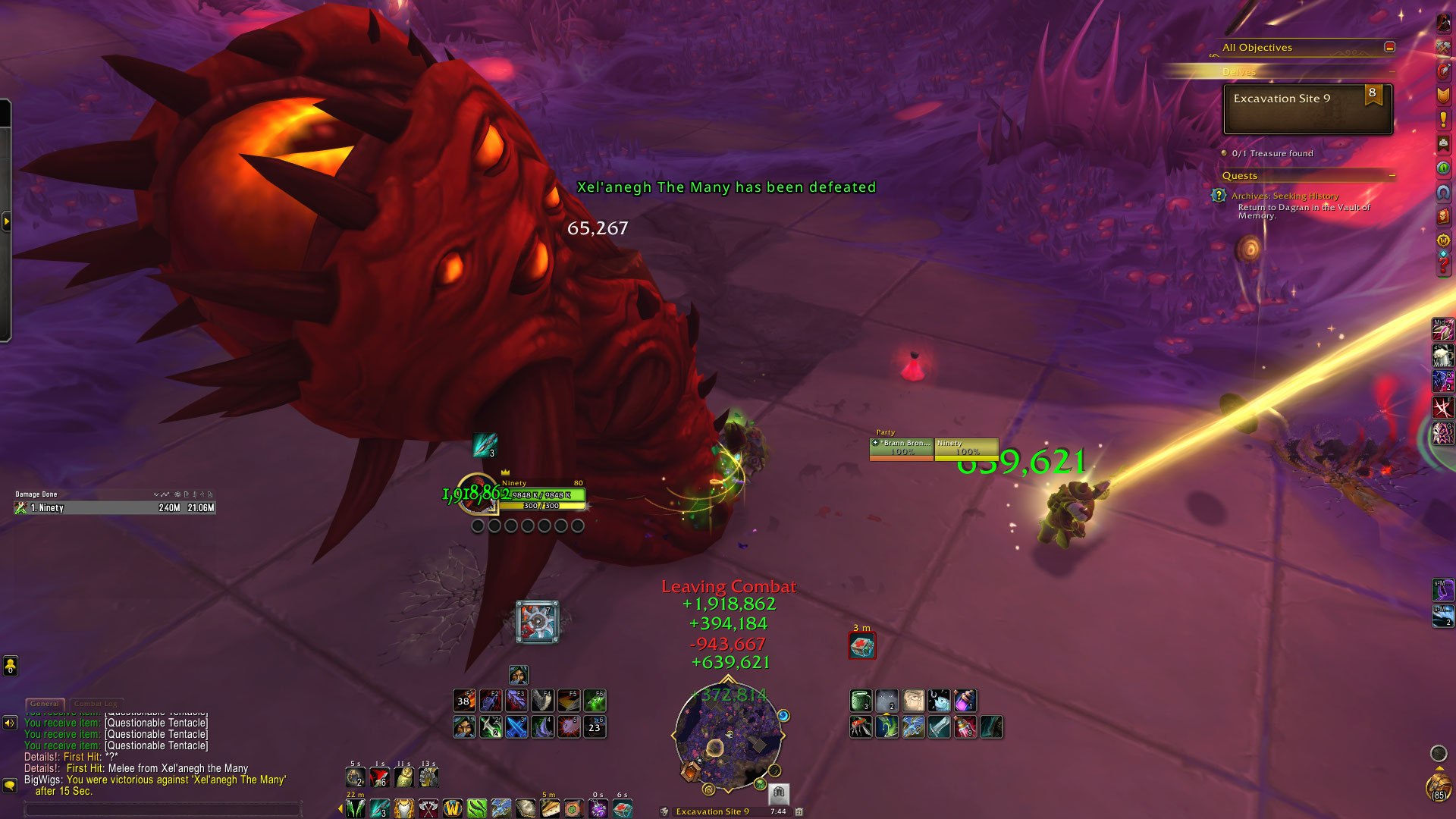1456x819 pixels.
Task: Use the green mug consumable
Action: pos(861,701)
